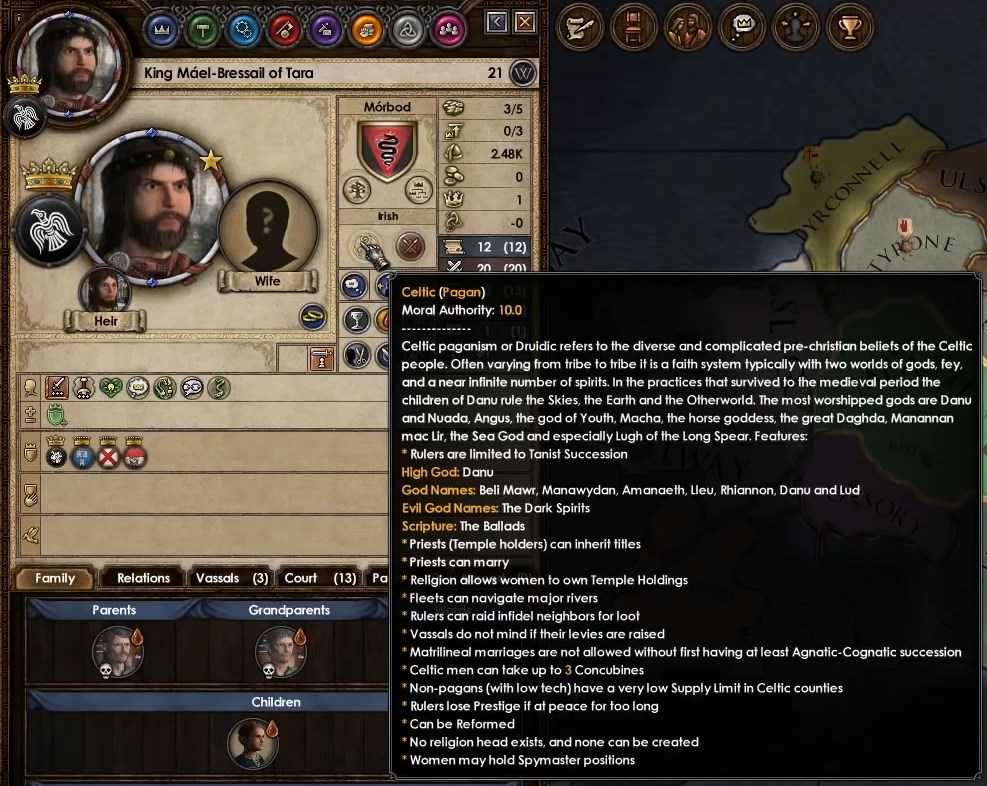
Task: Open the scroll and quill top bar button
Action: (x=580, y=27)
